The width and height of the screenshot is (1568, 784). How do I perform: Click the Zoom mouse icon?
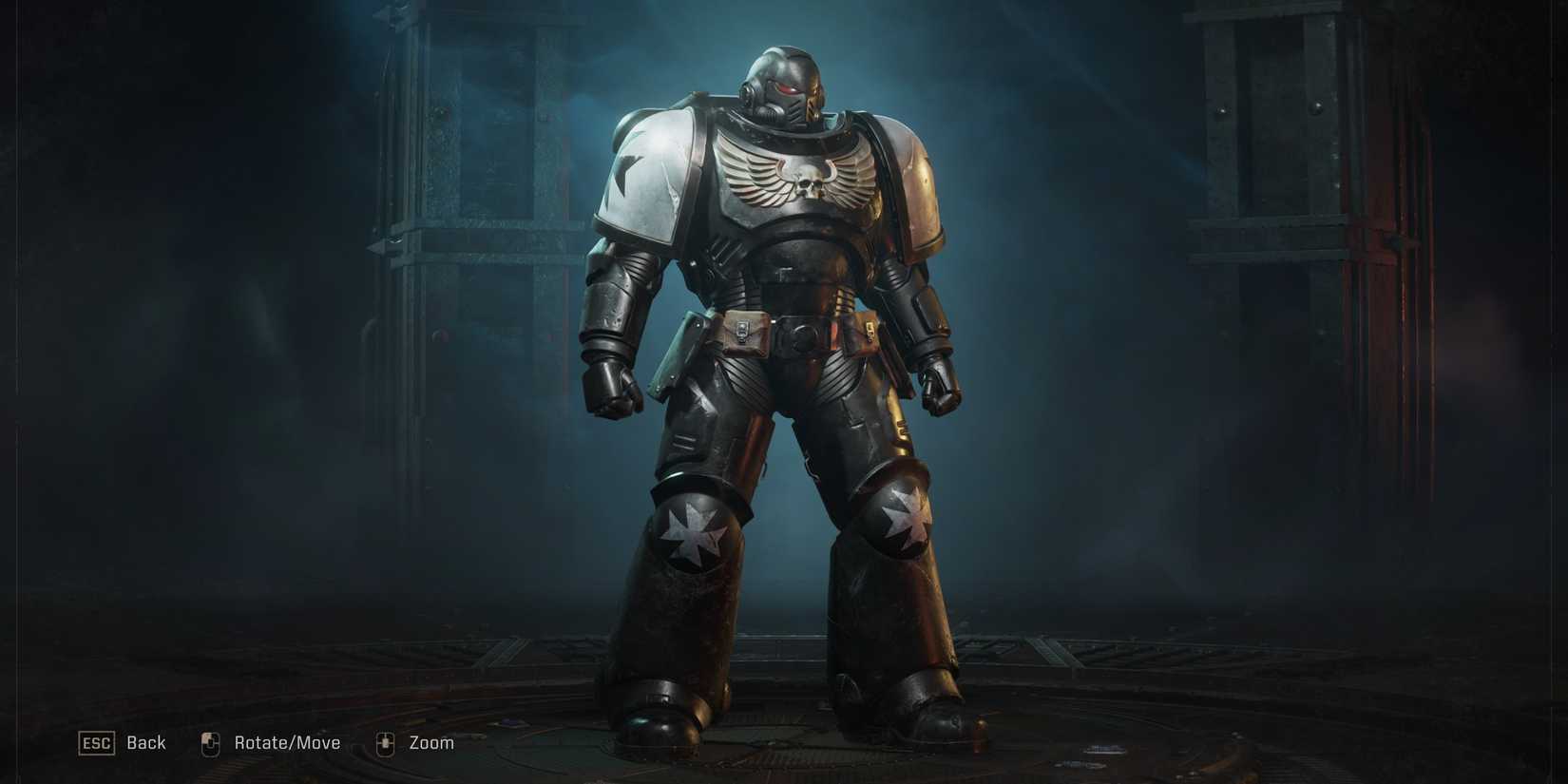385,742
